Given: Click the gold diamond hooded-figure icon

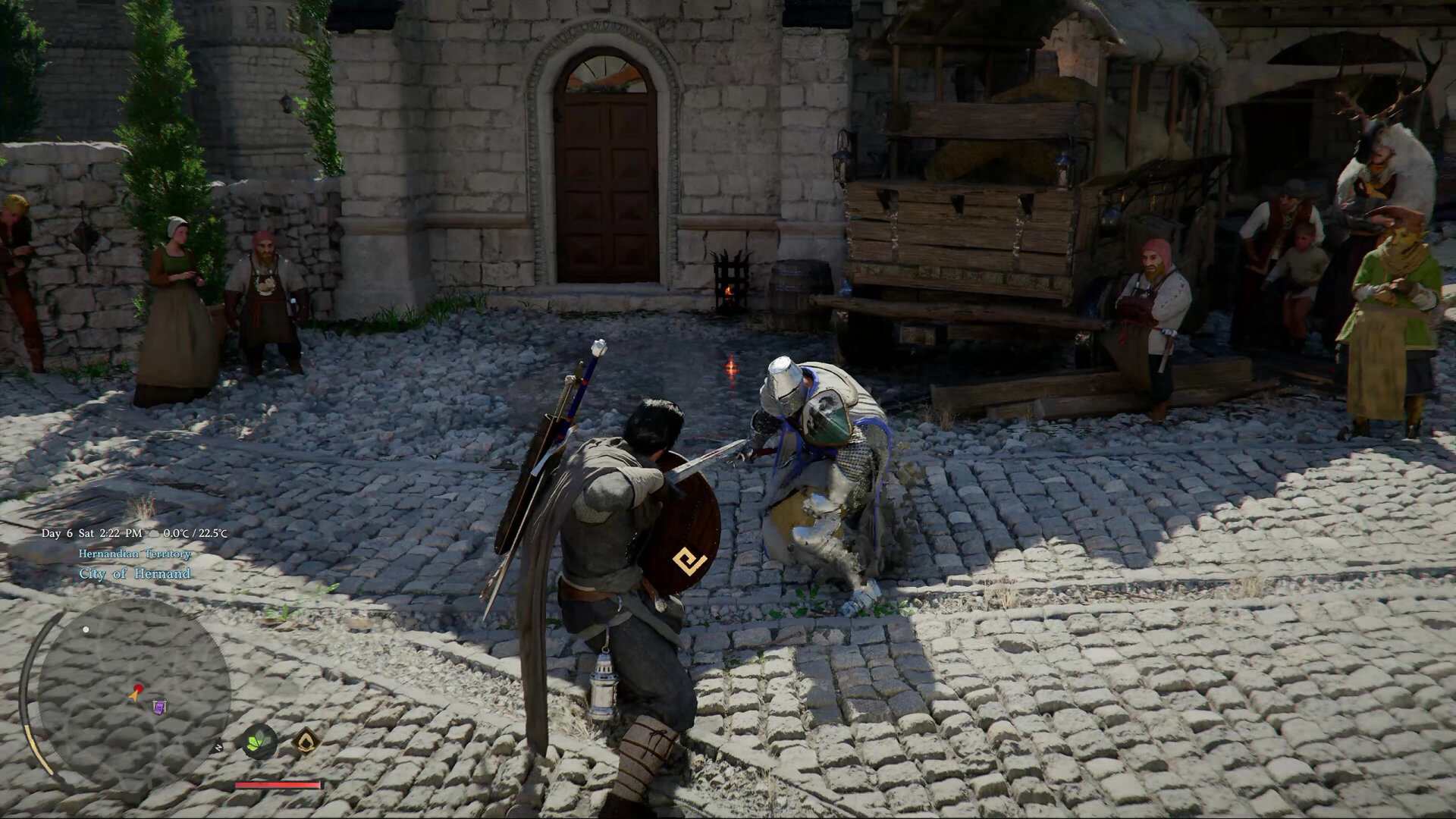Looking at the screenshot, I should click(x=305, y=741).
